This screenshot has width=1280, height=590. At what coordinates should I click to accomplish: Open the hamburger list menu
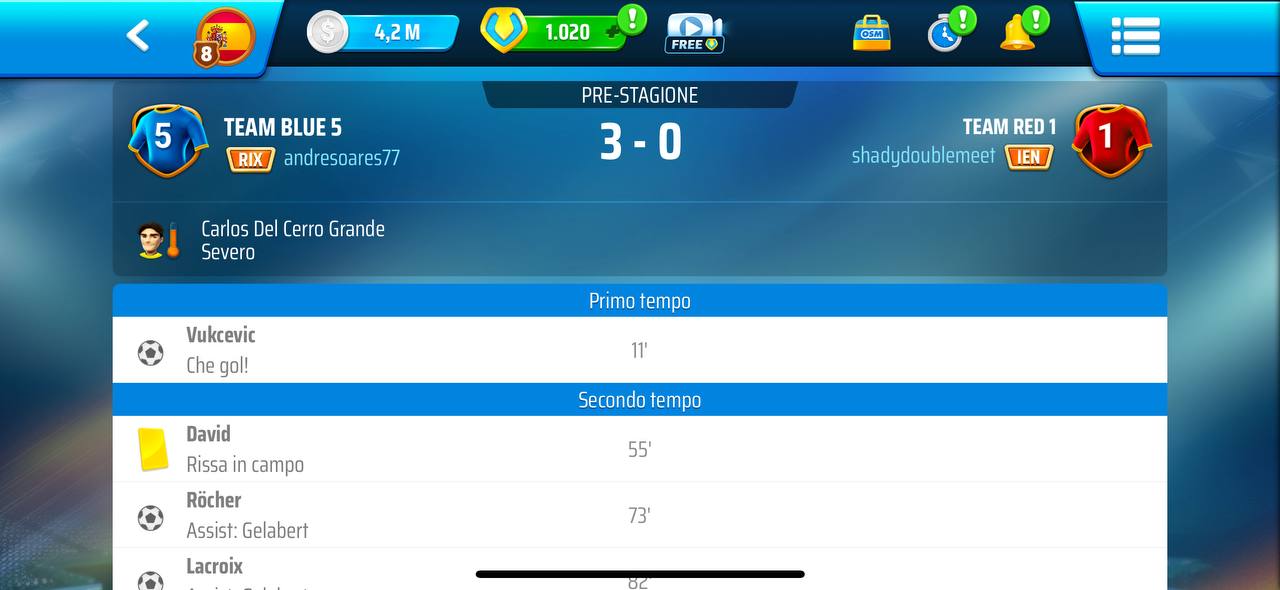tap(1135, 36)
